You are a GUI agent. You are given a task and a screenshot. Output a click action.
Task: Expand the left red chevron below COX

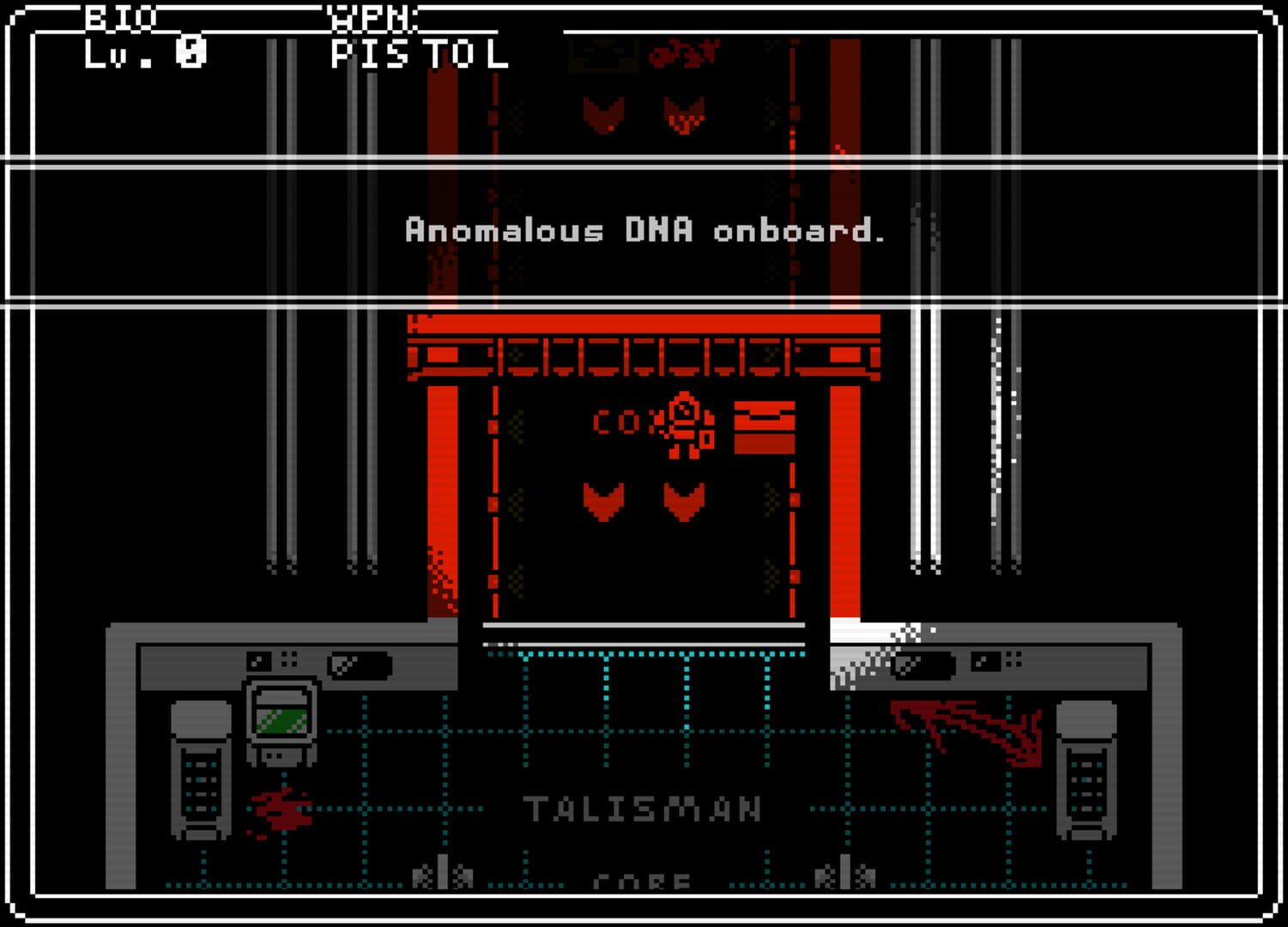pyautogui.click(x=605, y=502)
